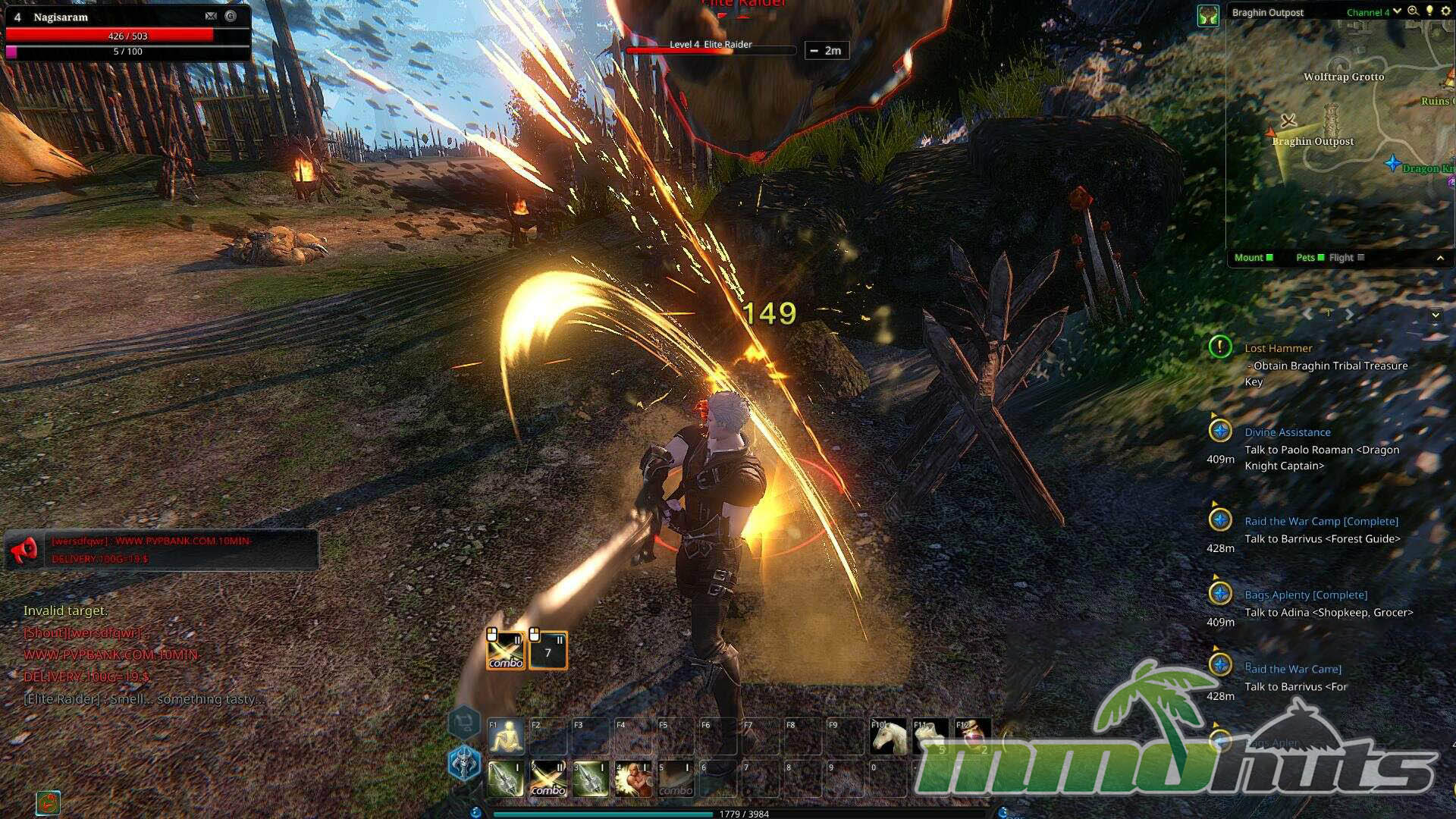Screen dimensions: 1456x819
Task: Use the red potion in slot F12
Action: [973, 736]
